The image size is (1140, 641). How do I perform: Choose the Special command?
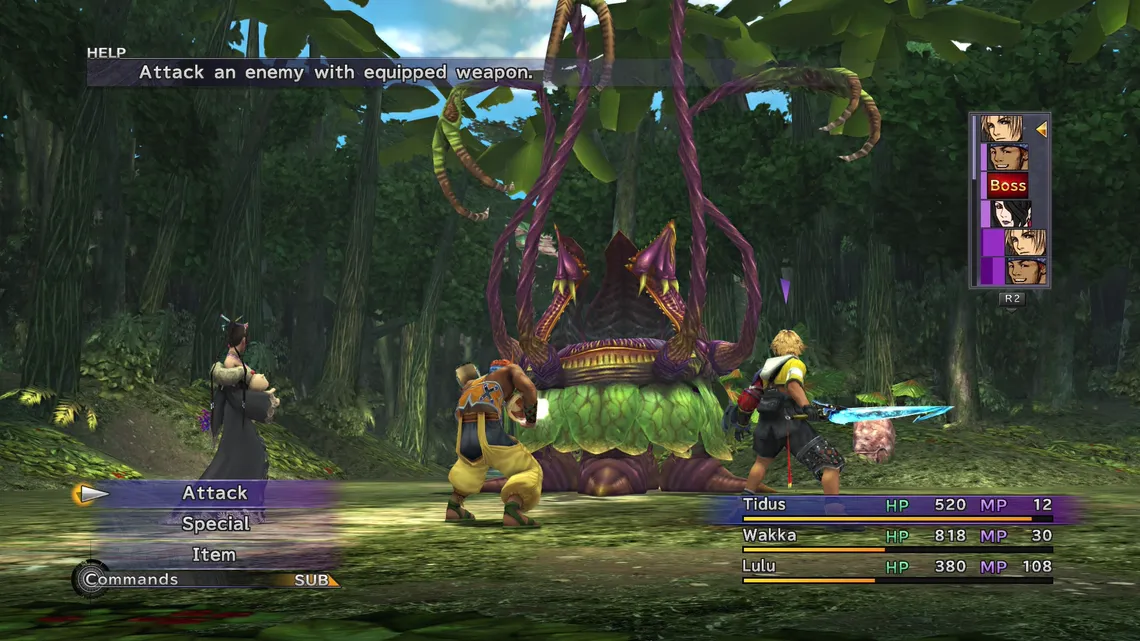[x=215, y=524]
